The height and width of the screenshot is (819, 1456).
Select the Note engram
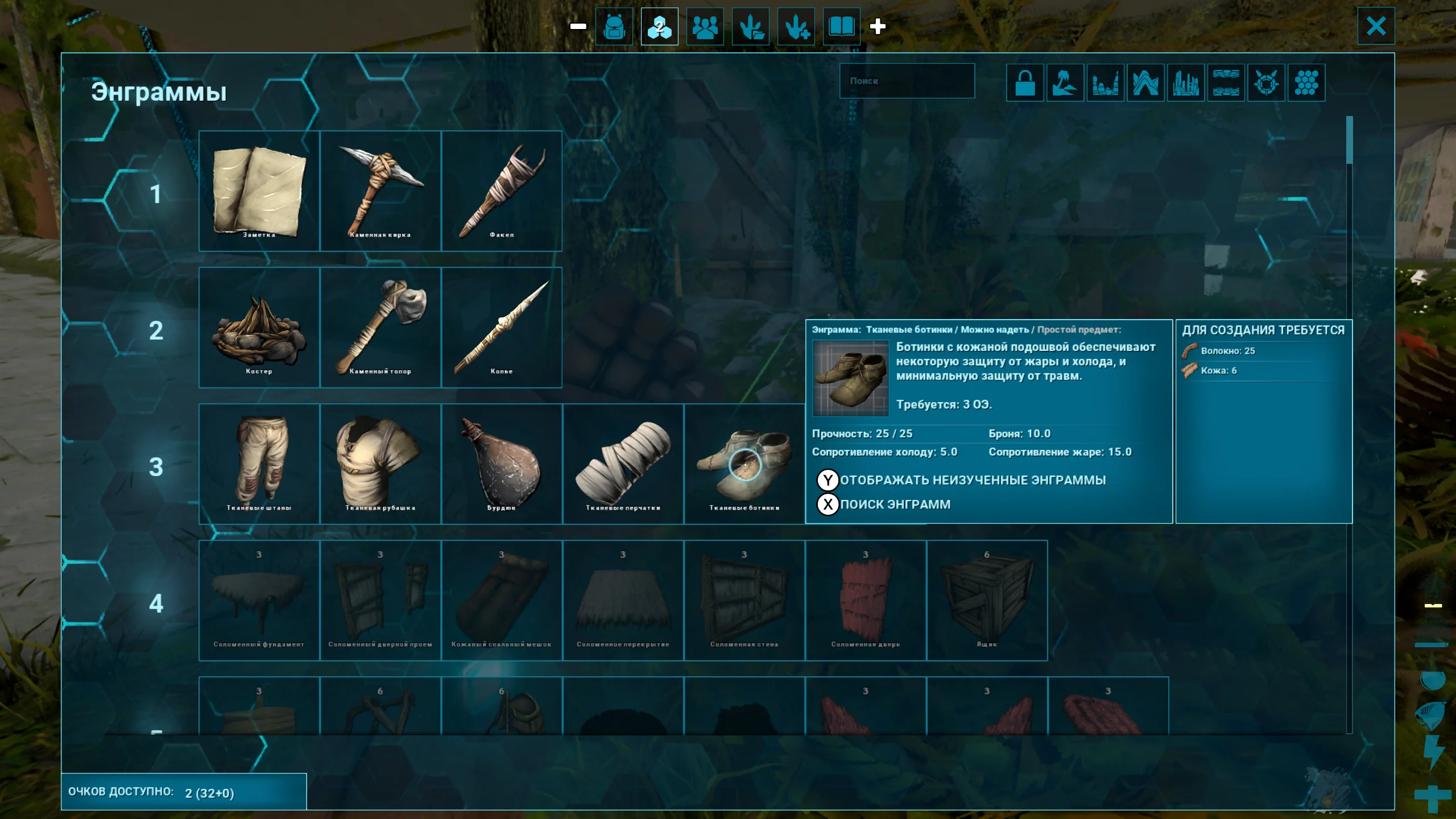(259, 191)
